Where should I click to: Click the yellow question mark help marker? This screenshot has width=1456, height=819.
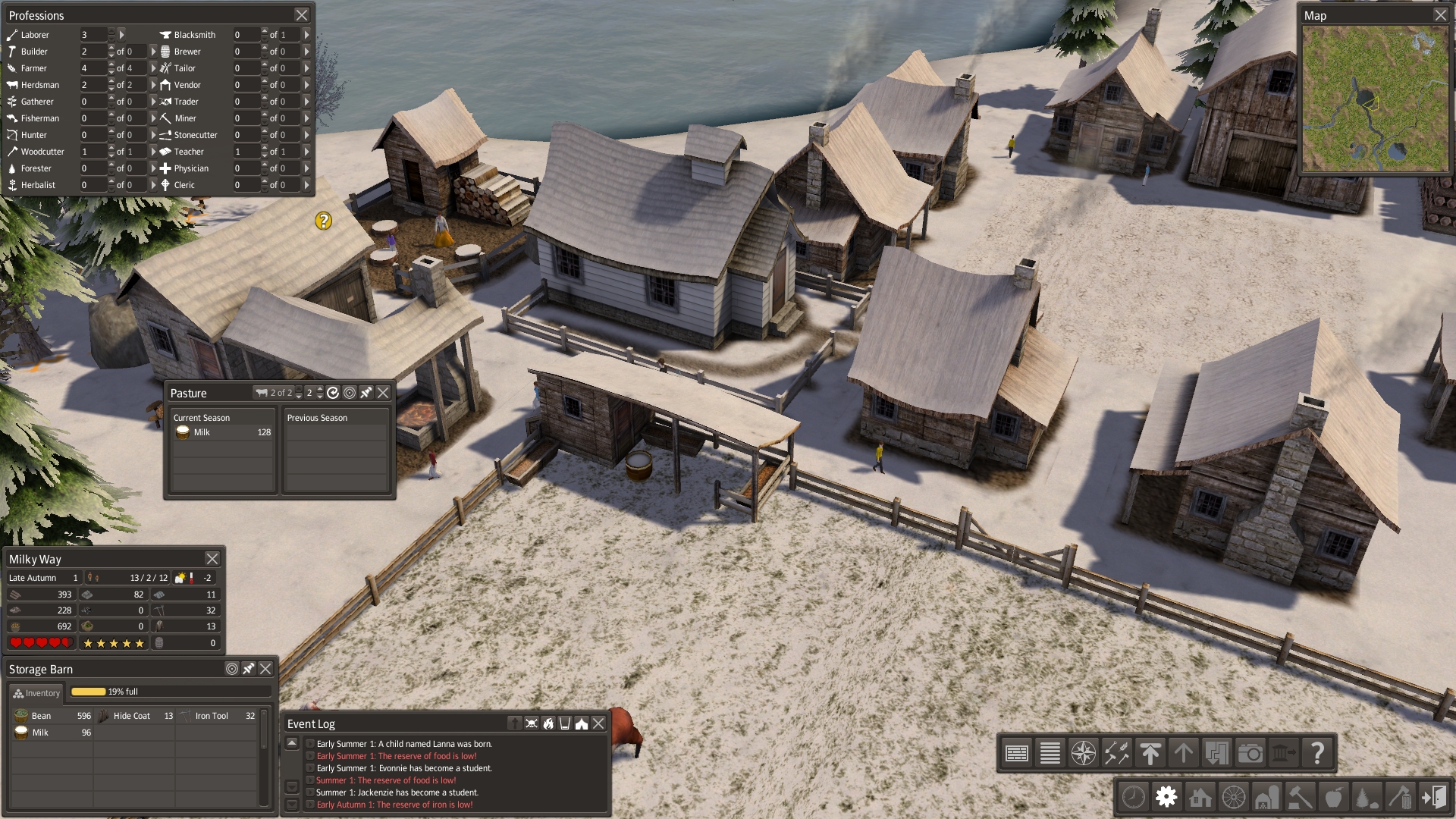(324, 221)
